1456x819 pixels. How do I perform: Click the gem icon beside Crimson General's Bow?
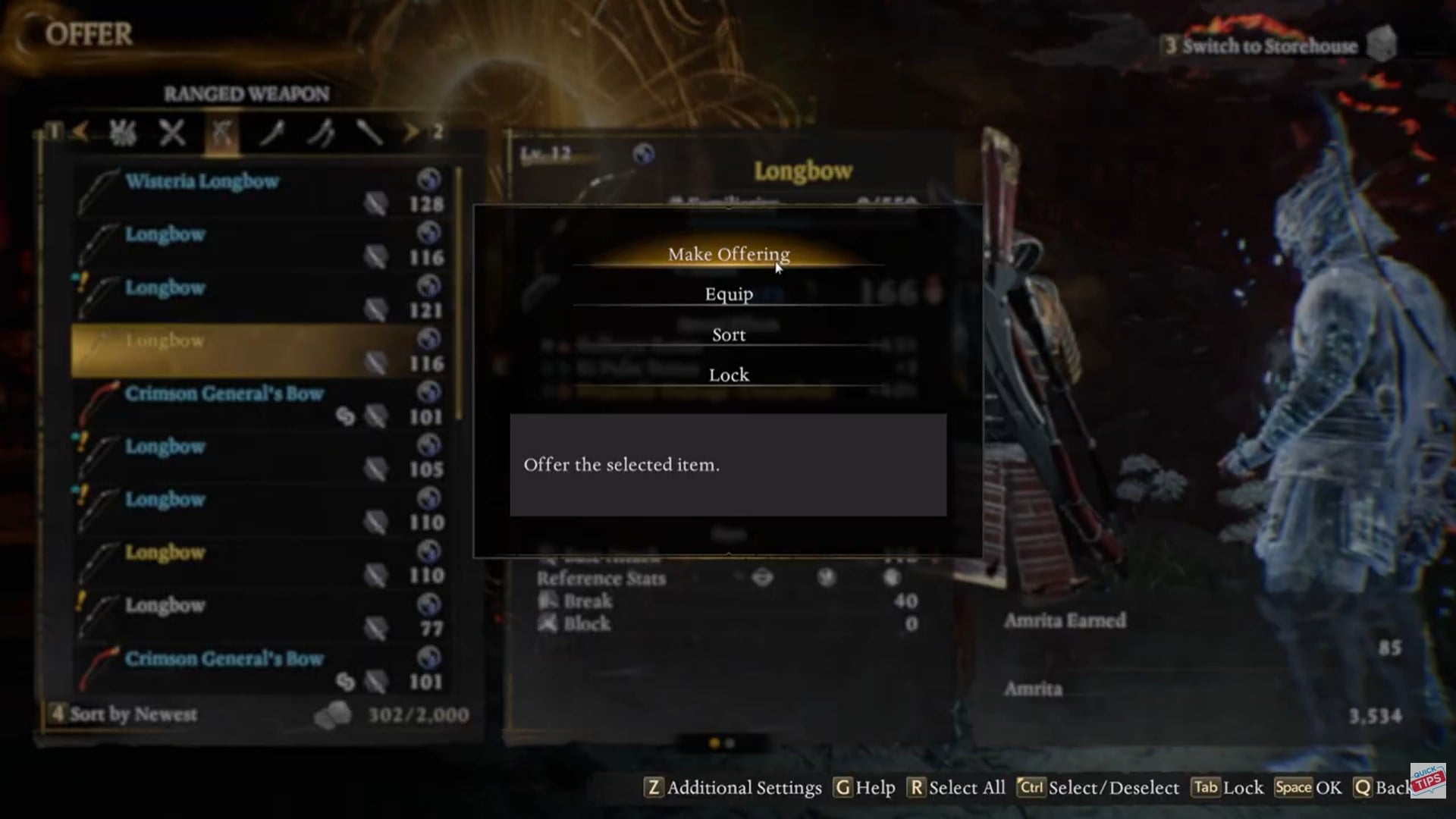coord(345,416)
